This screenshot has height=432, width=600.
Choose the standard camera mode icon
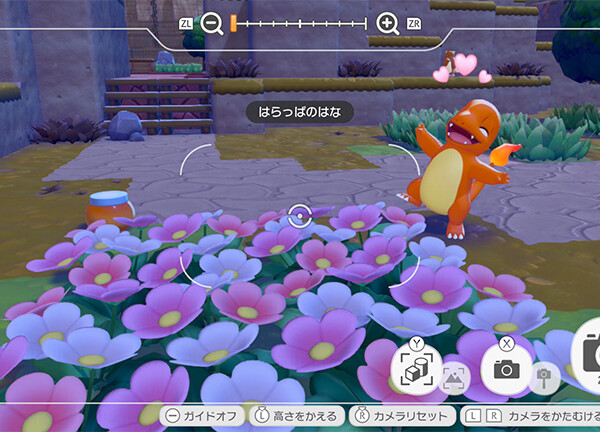click(507, 368)
